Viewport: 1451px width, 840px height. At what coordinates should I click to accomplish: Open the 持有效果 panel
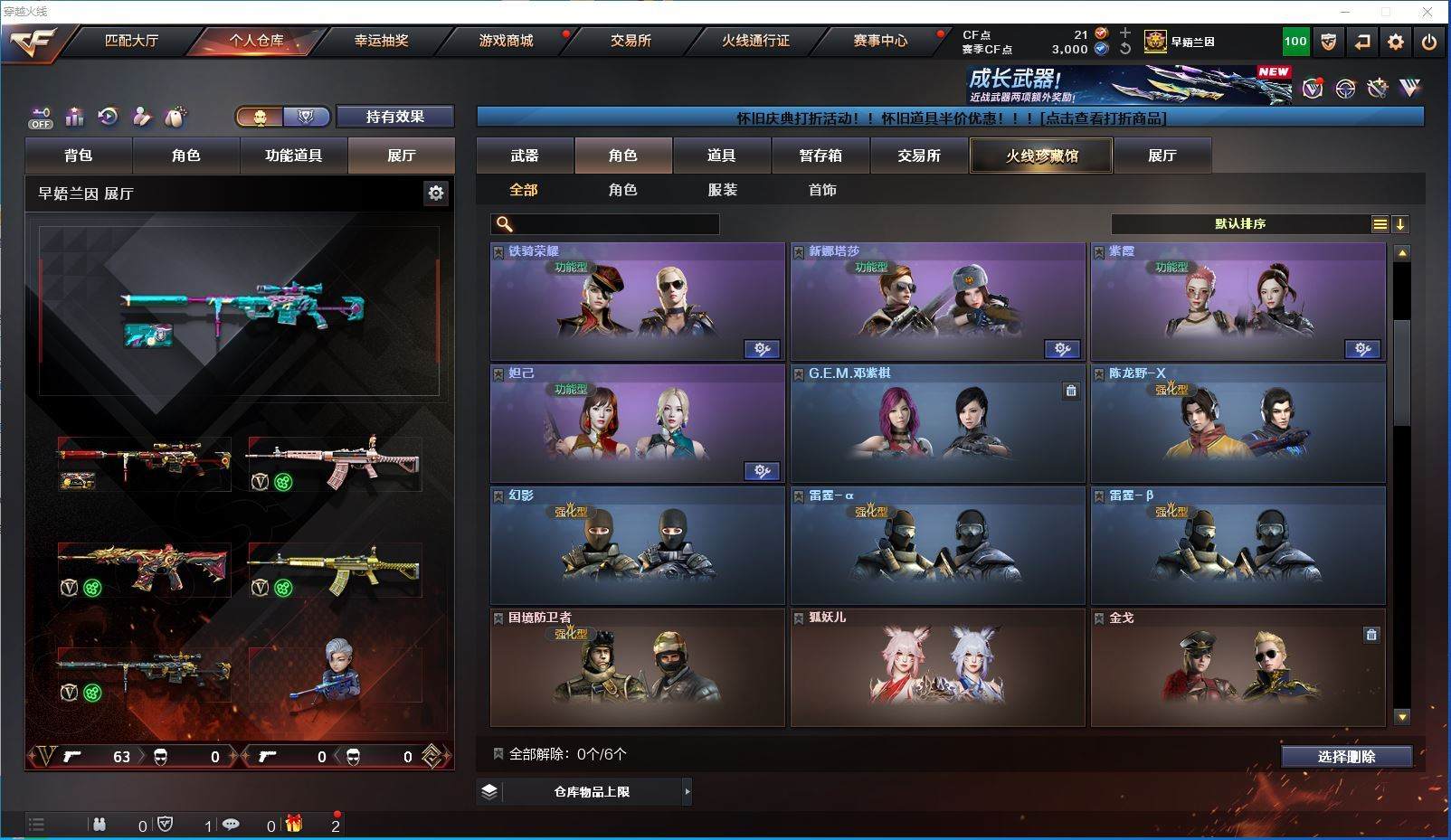[x=394, y=117]
